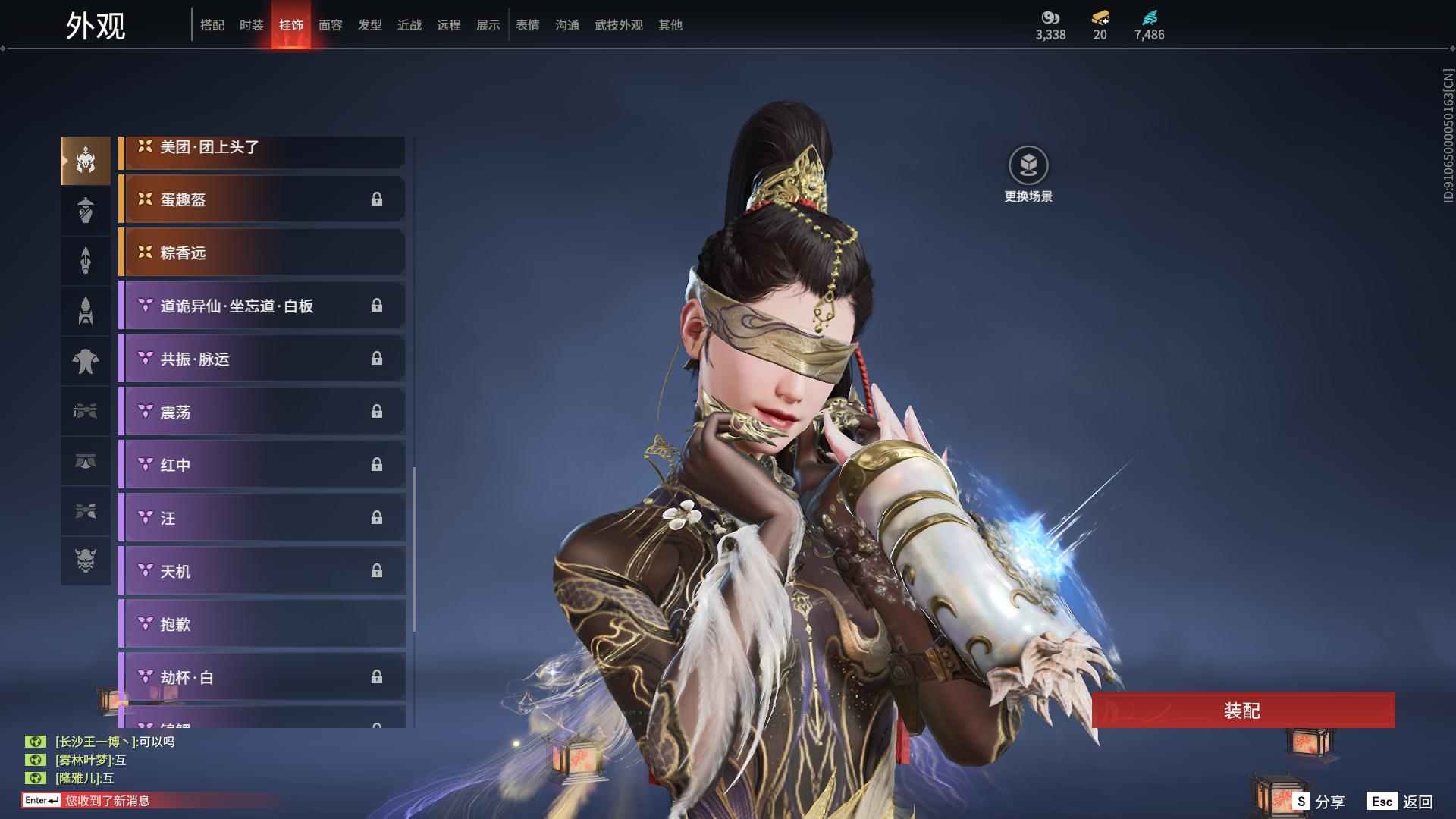The image size is (1456, 819).
Task: Select the 发型 hairstyle tab
Action: pos(370,25)
